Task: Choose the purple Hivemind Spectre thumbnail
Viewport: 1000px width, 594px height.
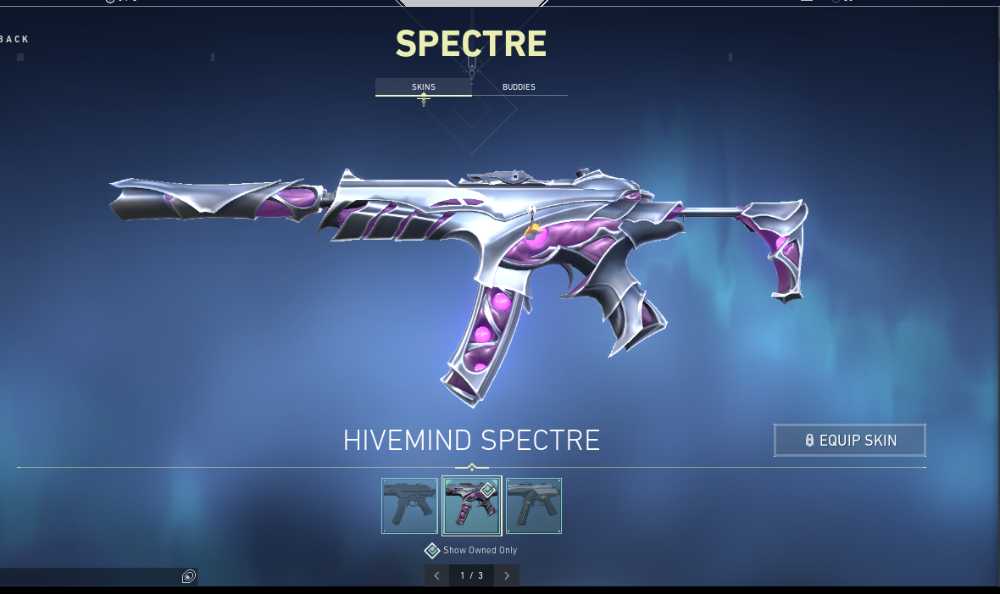Action: 471,505
